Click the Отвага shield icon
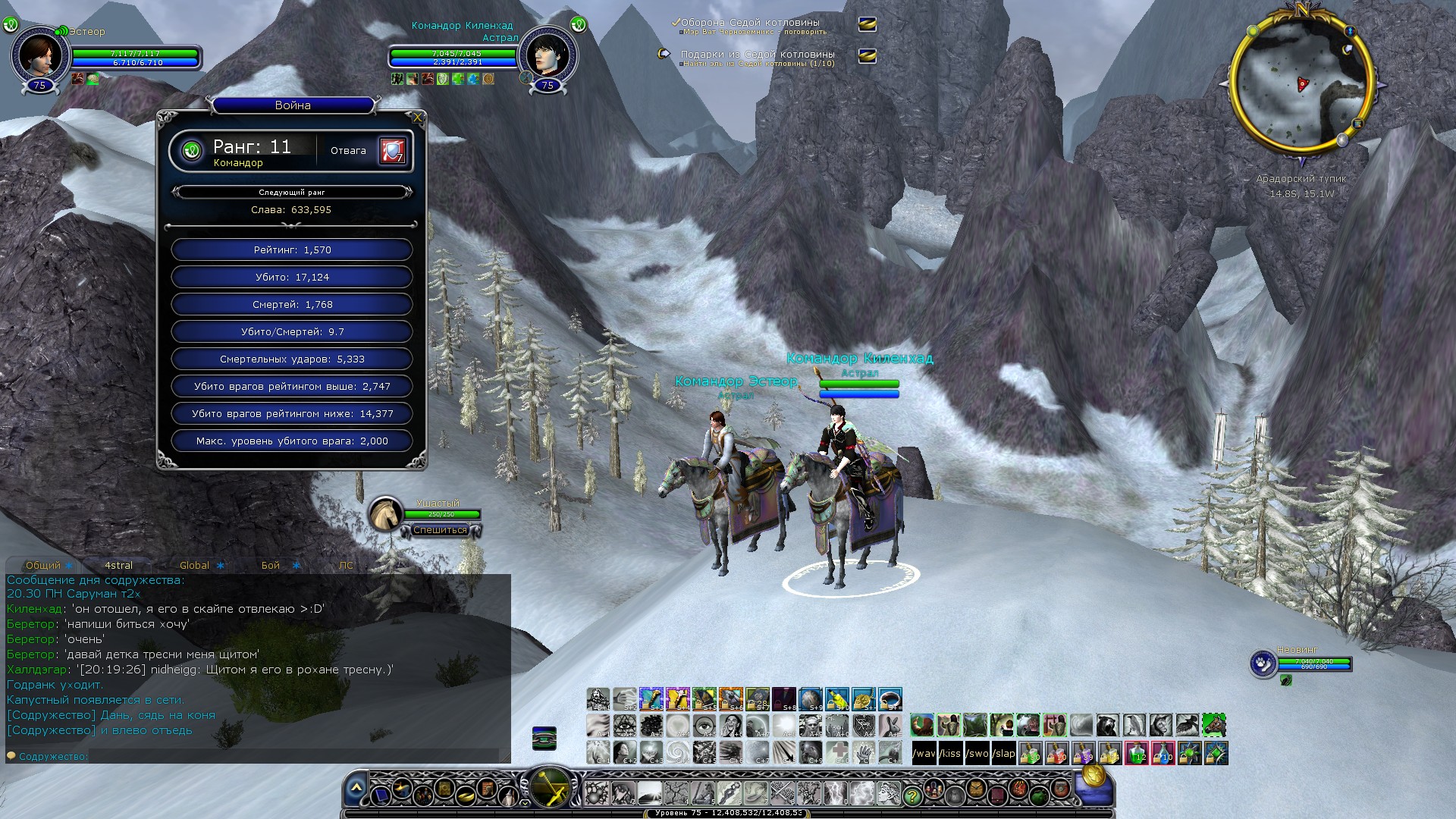 [392, 150]
